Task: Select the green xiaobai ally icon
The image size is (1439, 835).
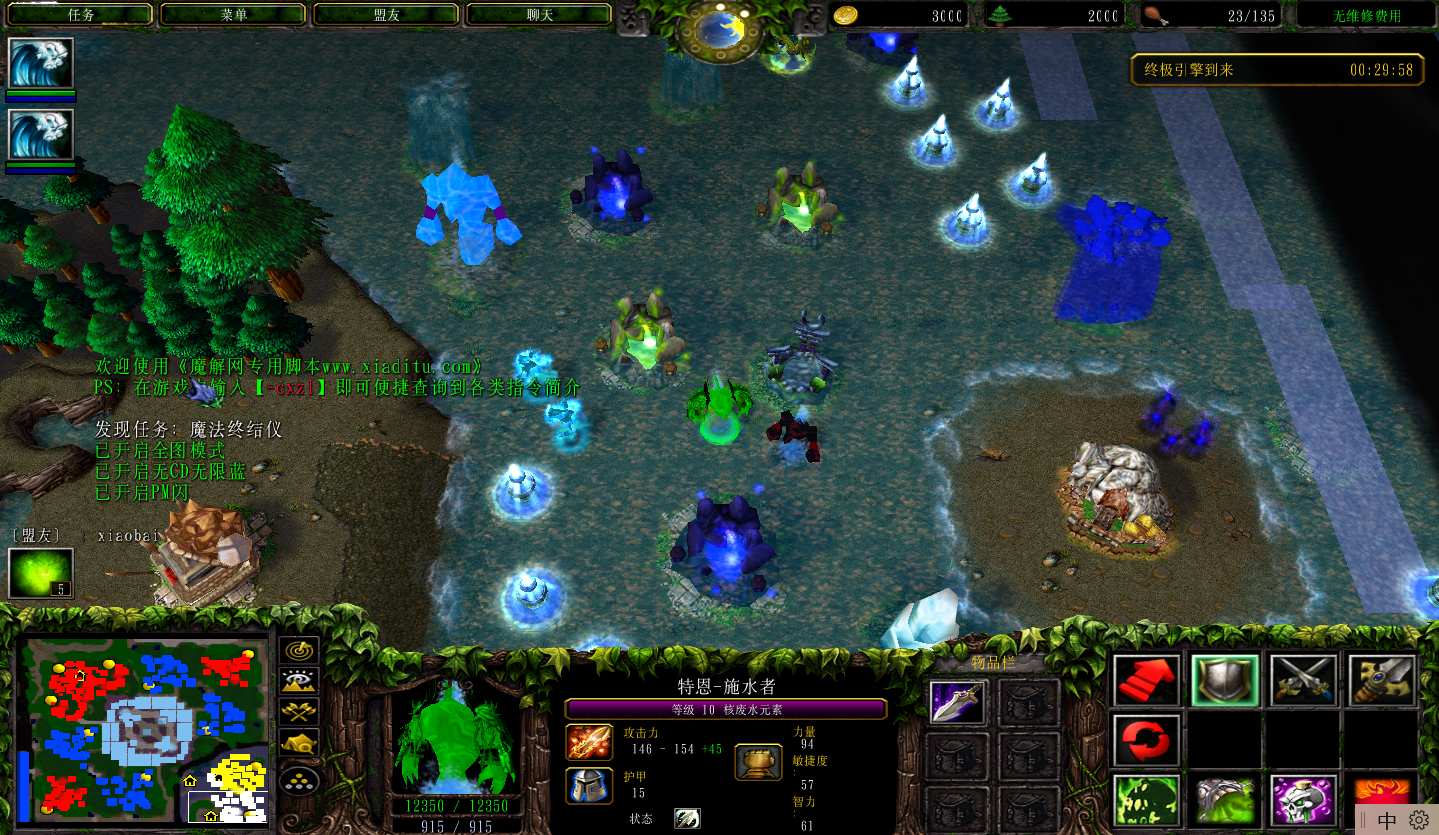Action: pyautogui.click(x=41, y=574)
